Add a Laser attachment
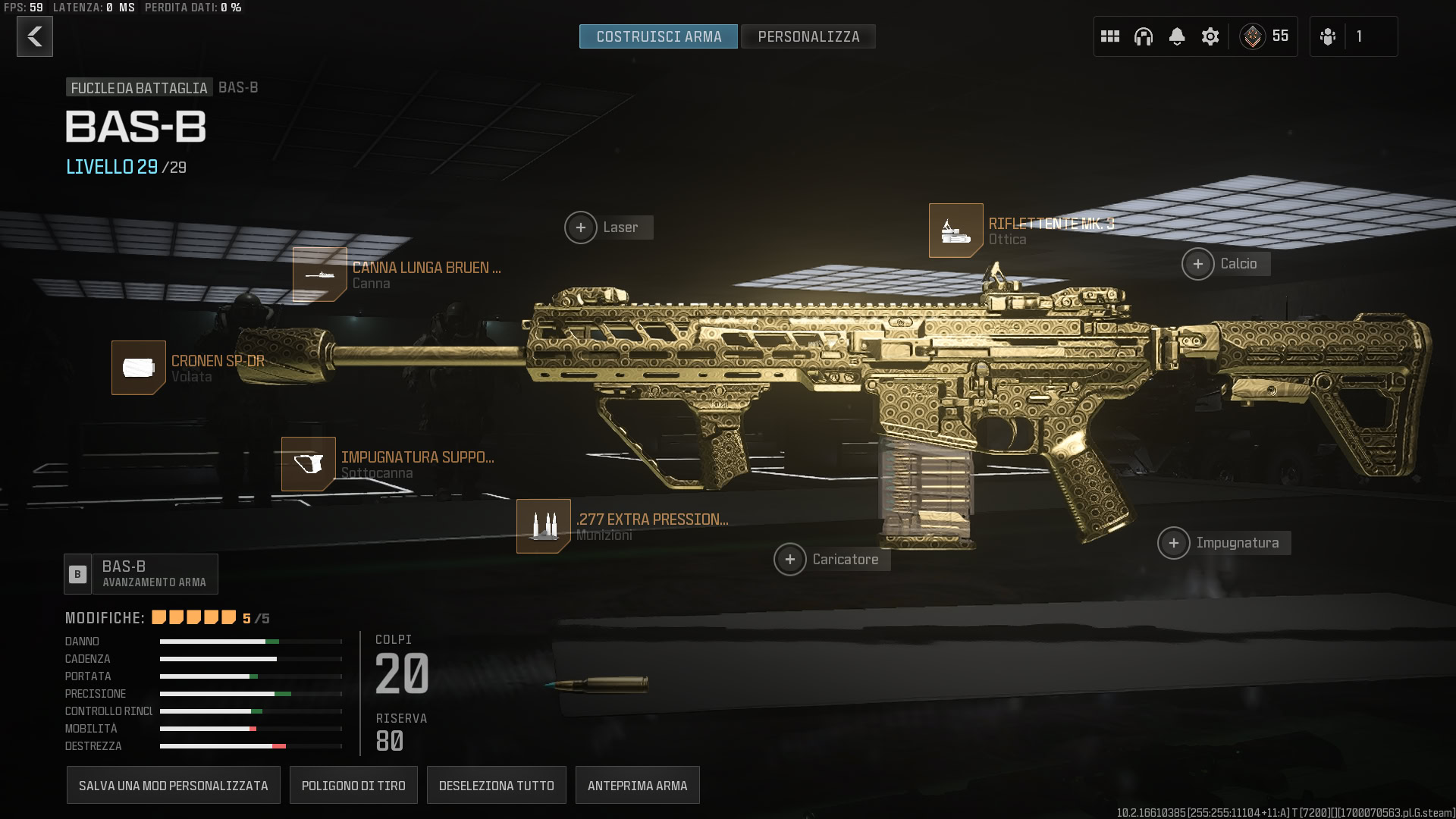1456x819 pixels. point(581,227)
